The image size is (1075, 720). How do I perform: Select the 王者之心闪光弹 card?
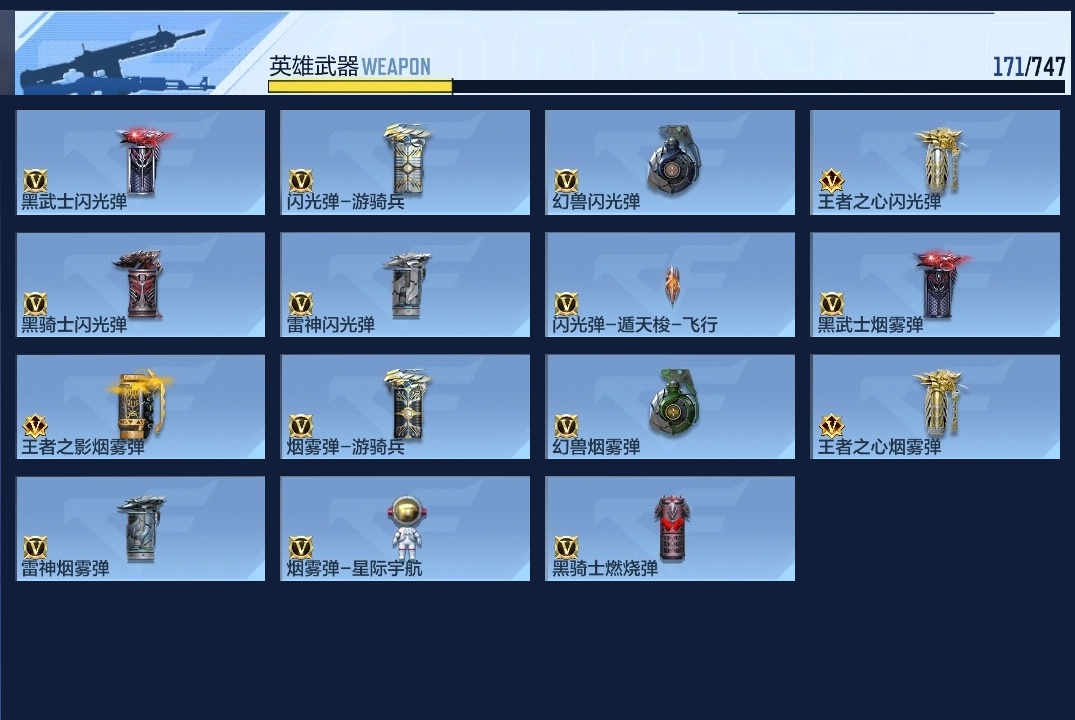(935, 162)
